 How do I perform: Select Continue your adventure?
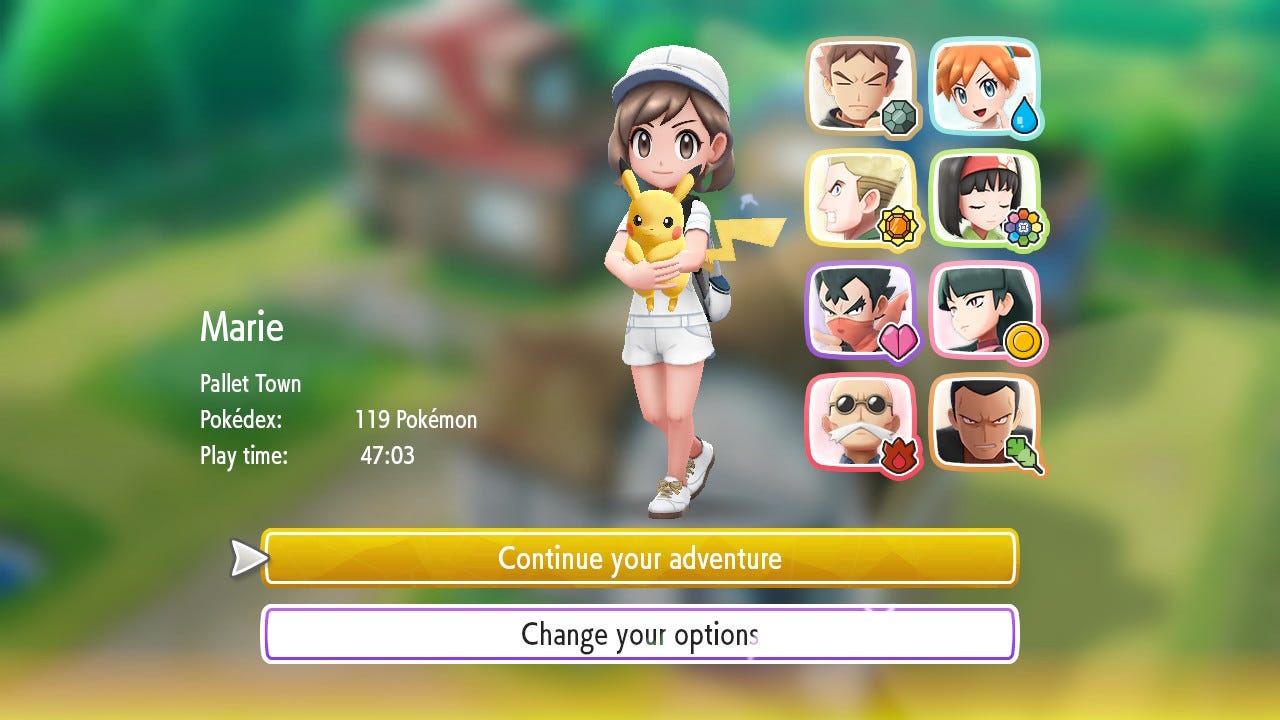(640, 557)
